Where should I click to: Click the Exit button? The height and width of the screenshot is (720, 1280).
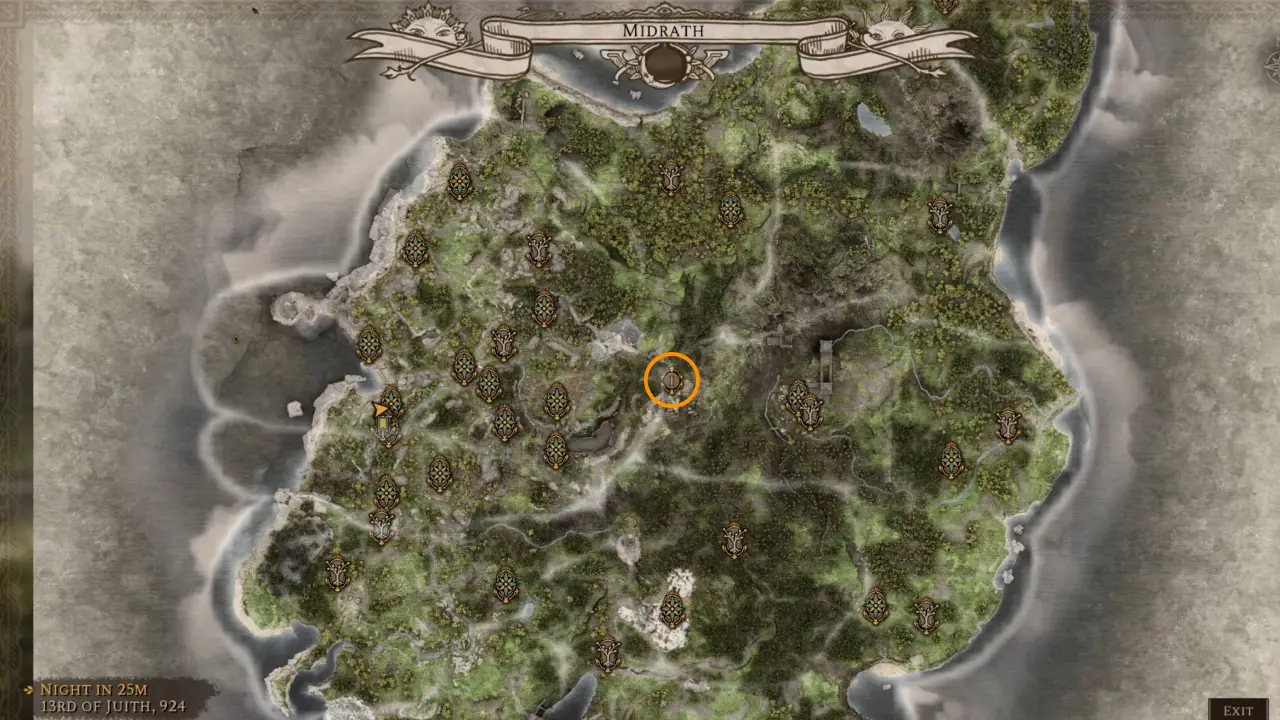pyautogui.click(x=1237, y=710)
